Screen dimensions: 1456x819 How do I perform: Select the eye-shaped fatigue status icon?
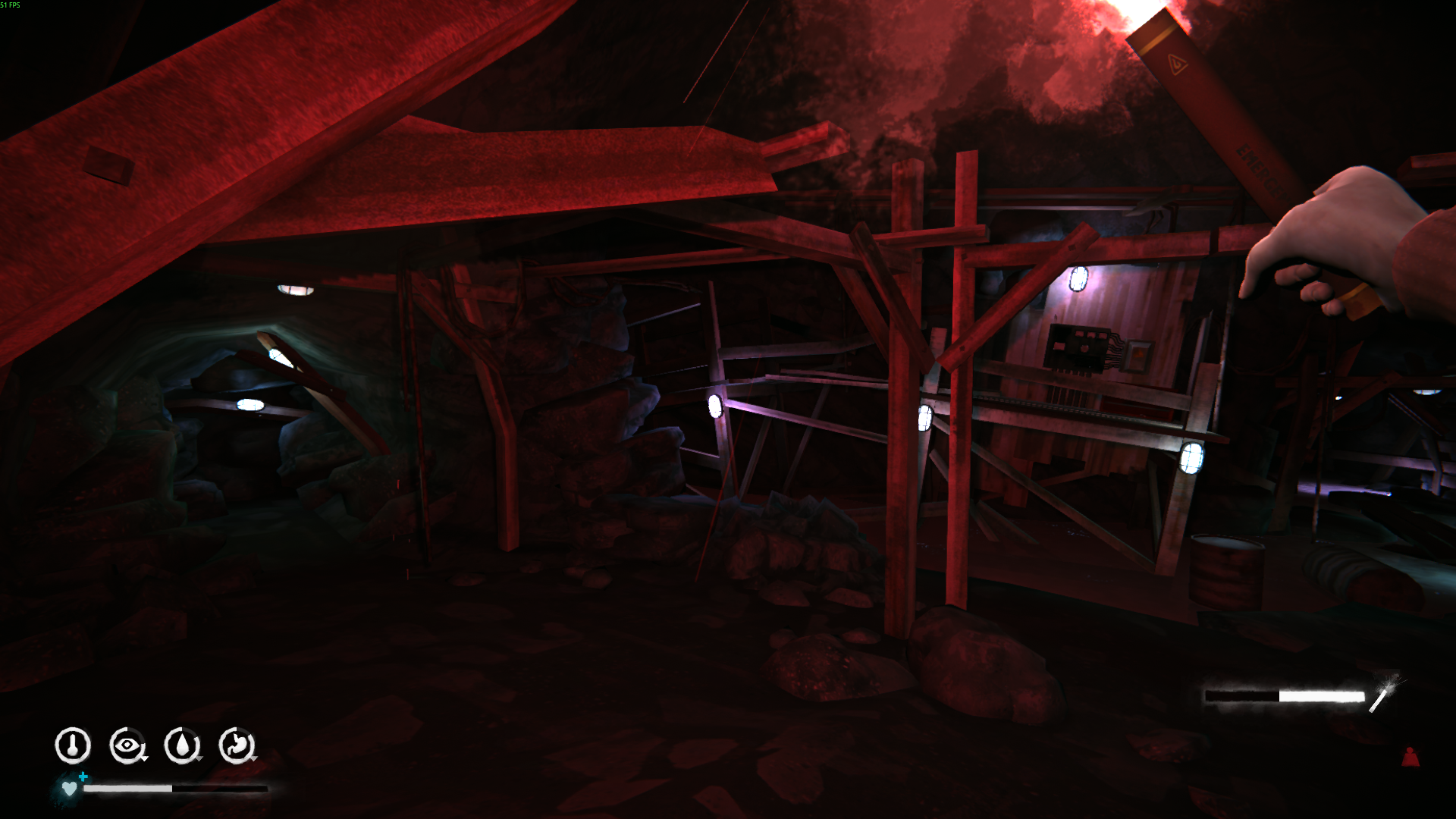pyautogui.click(x=127, y=745)
